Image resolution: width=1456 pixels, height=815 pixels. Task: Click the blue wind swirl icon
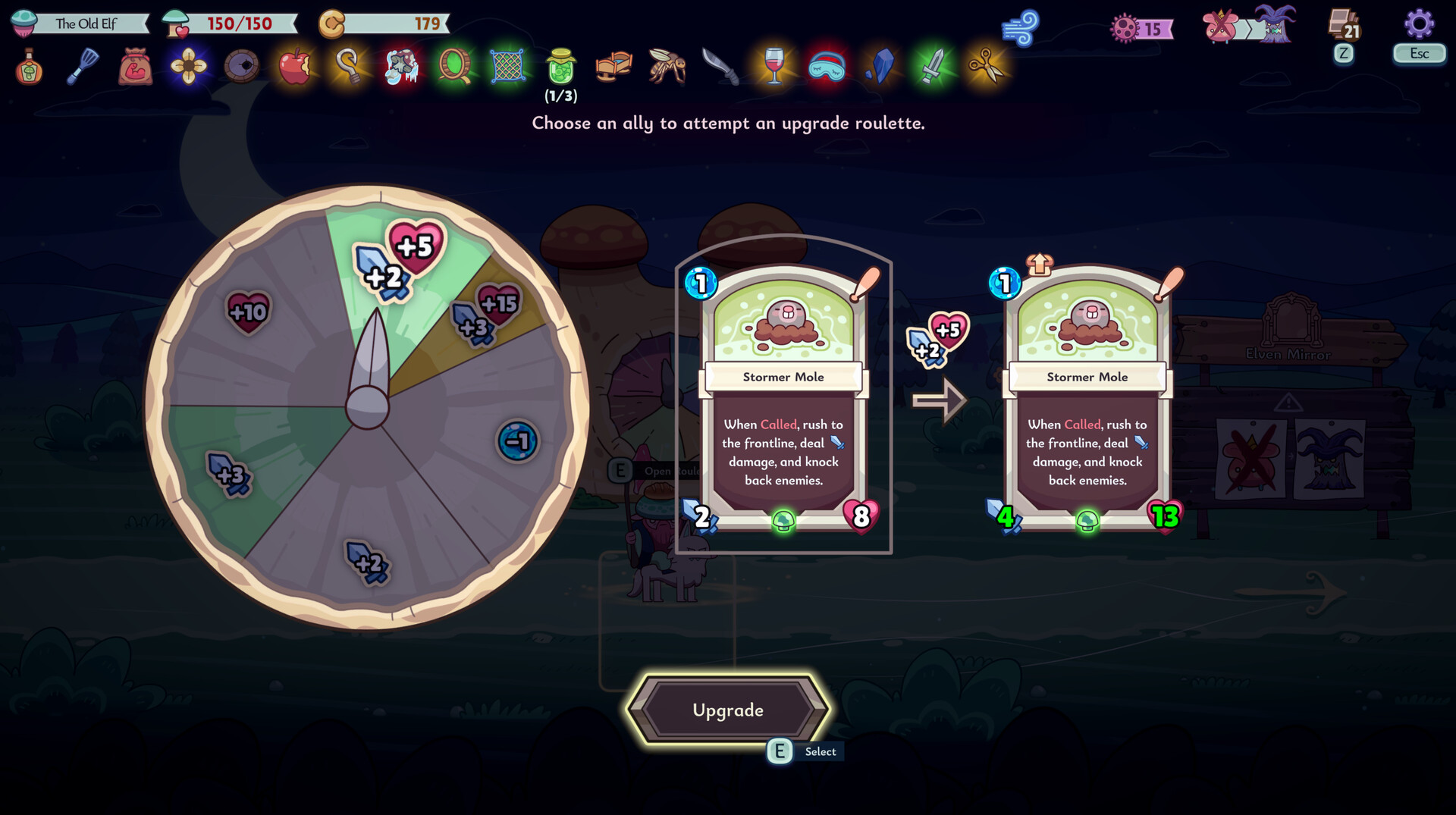click(x=1020, y=29)
